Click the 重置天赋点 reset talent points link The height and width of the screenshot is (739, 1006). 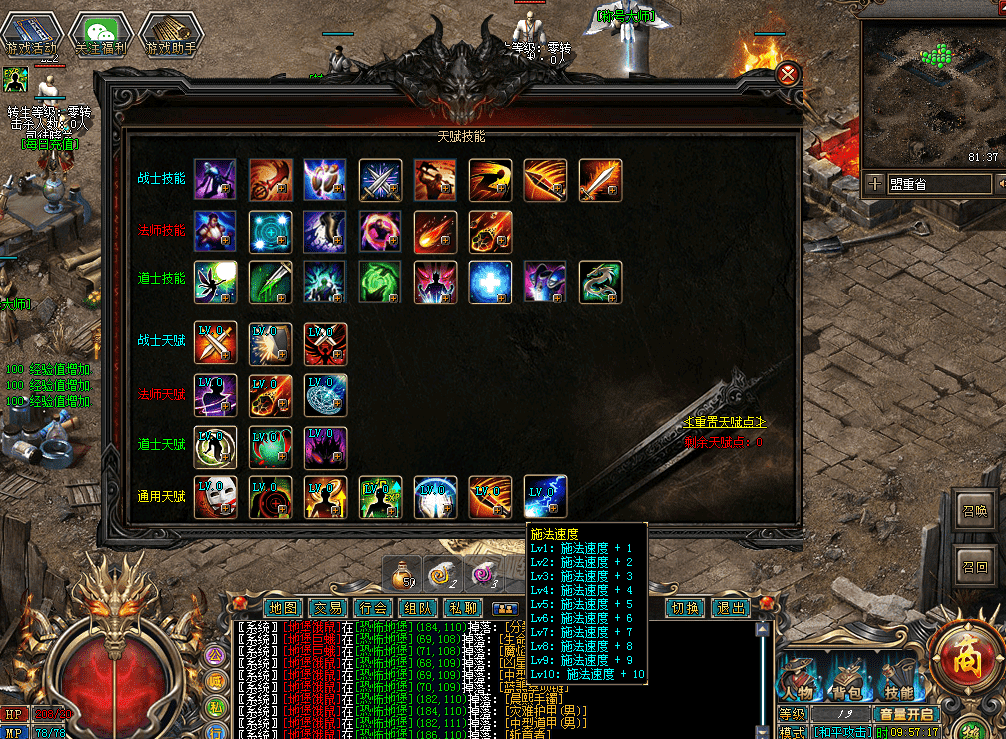point(724,422)
